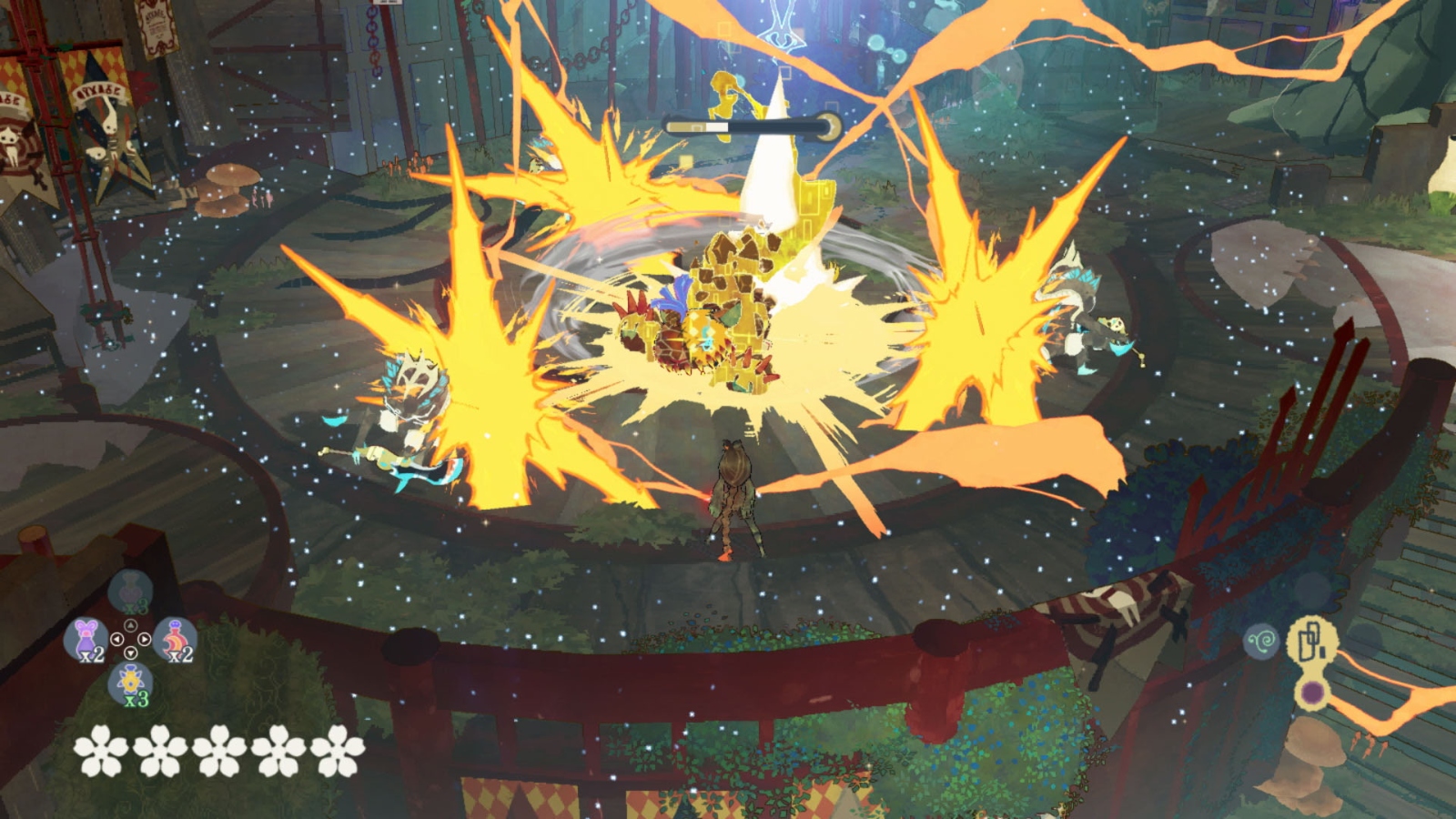Click the green spiral buff icon

point(1261,642)
